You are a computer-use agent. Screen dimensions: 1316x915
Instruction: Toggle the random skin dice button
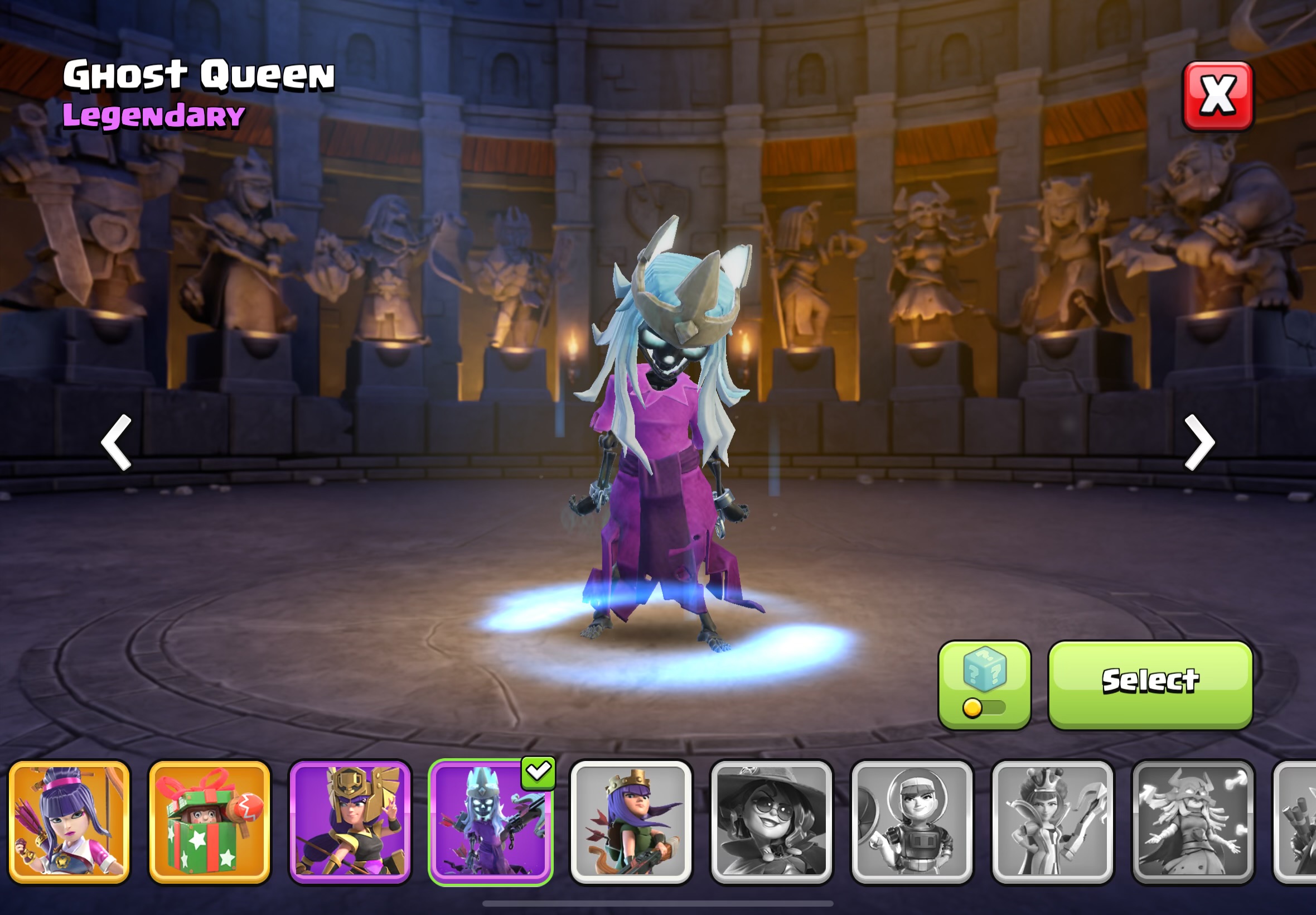pyautogui.click(x=984, y=685)
